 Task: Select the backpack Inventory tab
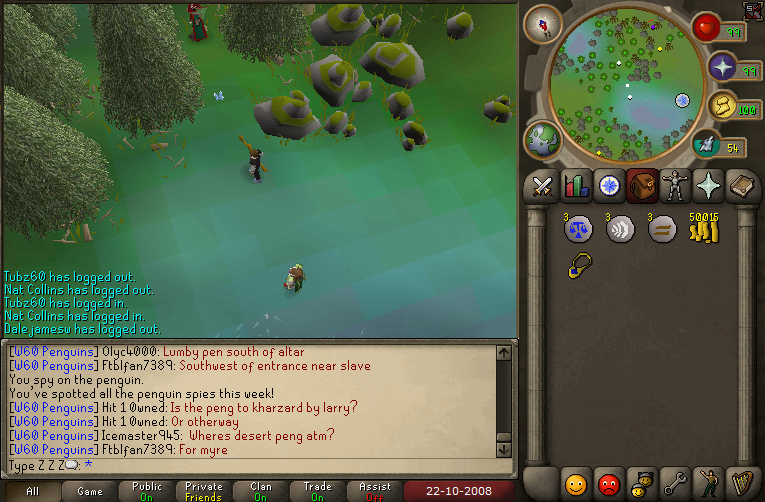[x=644, y=186]
